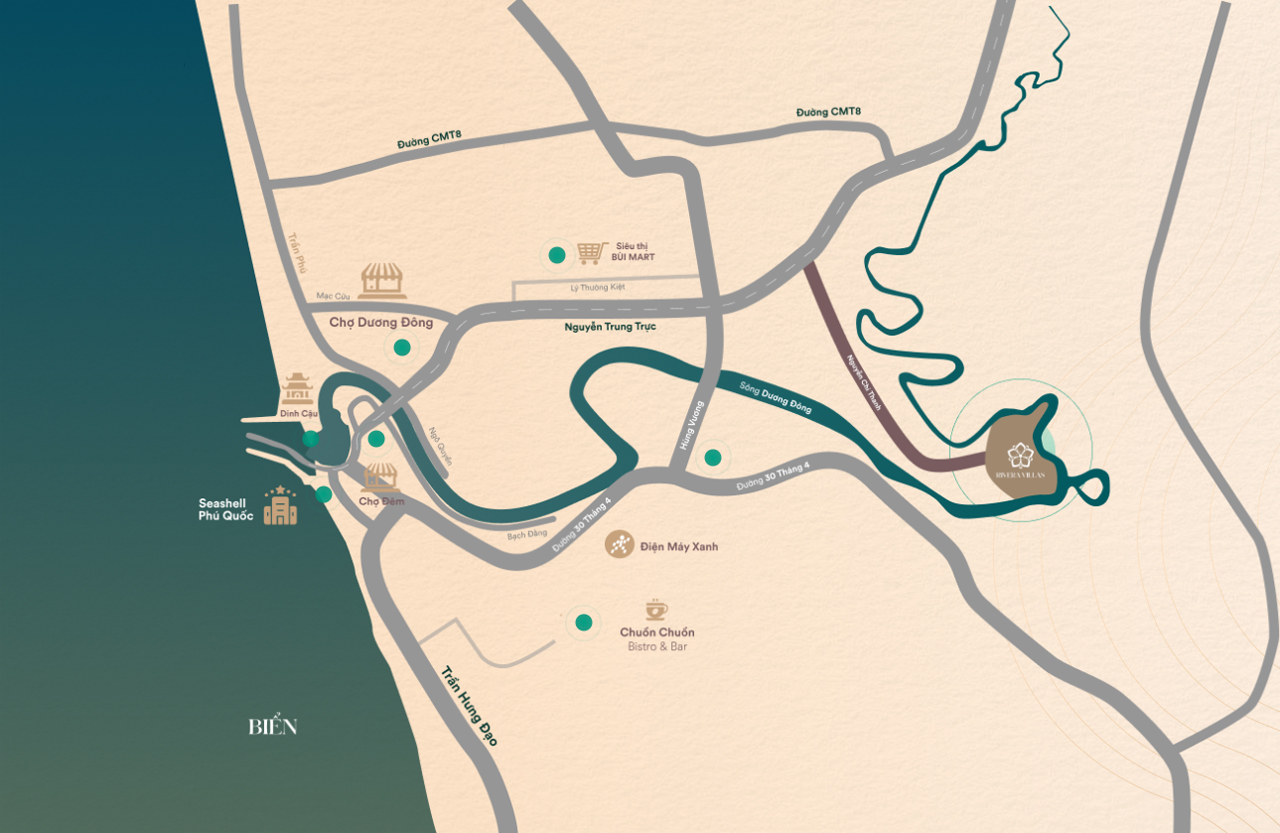Screen dimensions: 1280x833
Task: Select the green marker beside Siêu thị BÙI MART
Action: pyautogui.click(x=557, y=255)
